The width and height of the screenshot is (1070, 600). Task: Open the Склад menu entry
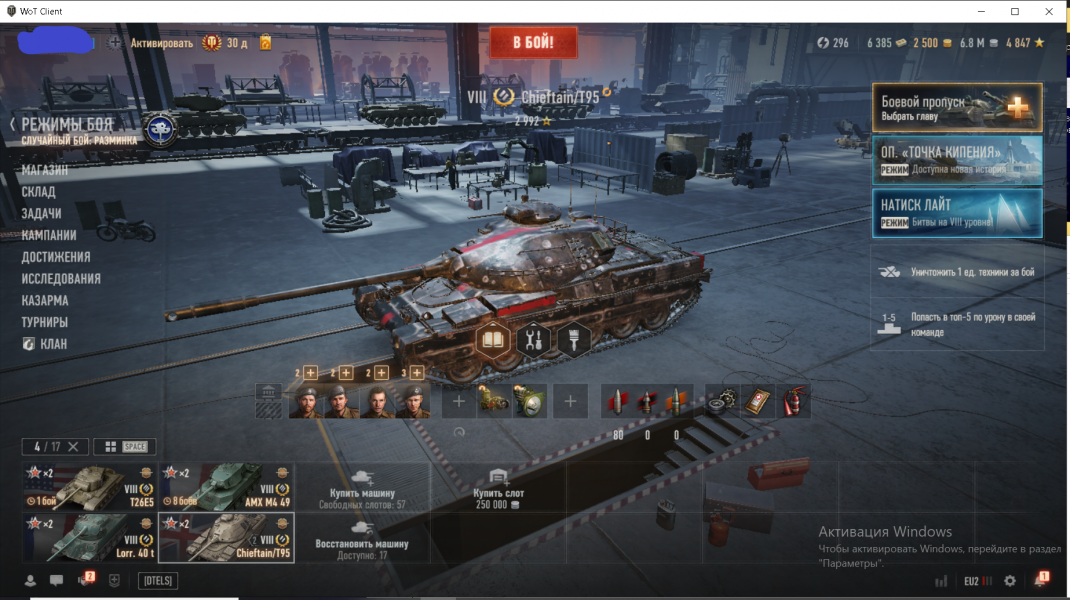tap(39, 192)
